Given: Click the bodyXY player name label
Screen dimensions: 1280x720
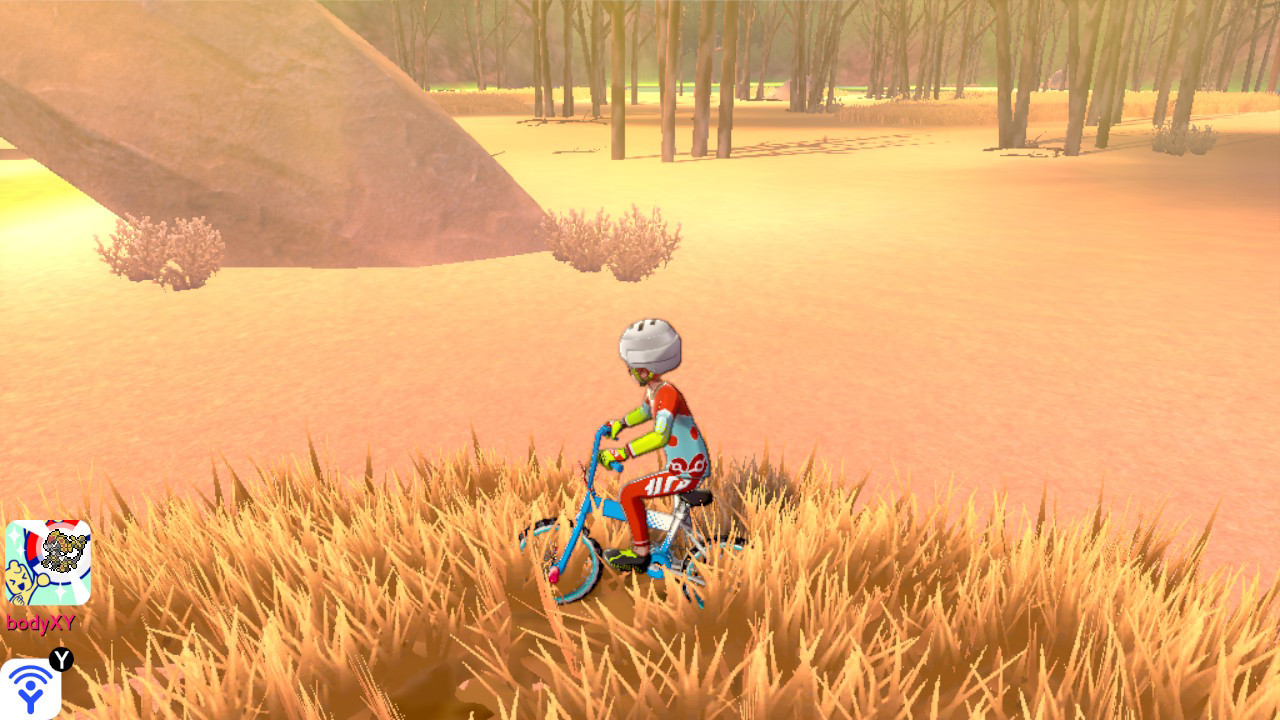Looking at the screenshot, I should pyautogui.click(x=40, y=620).
